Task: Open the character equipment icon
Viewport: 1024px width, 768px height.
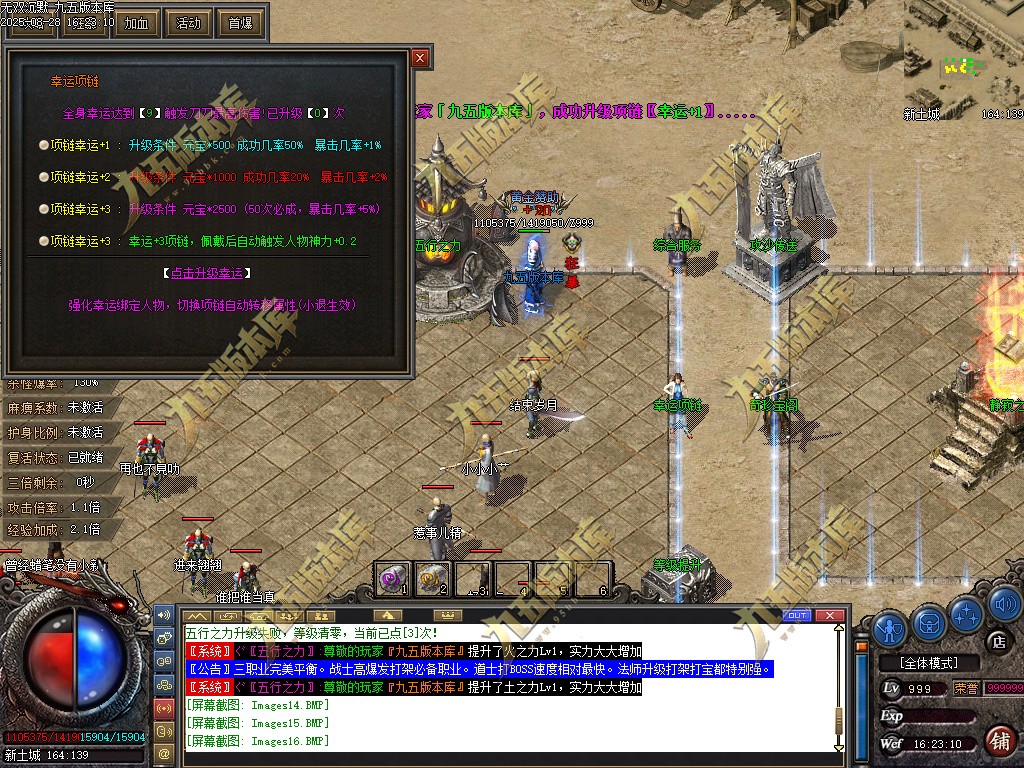Action: click(889, 629)
